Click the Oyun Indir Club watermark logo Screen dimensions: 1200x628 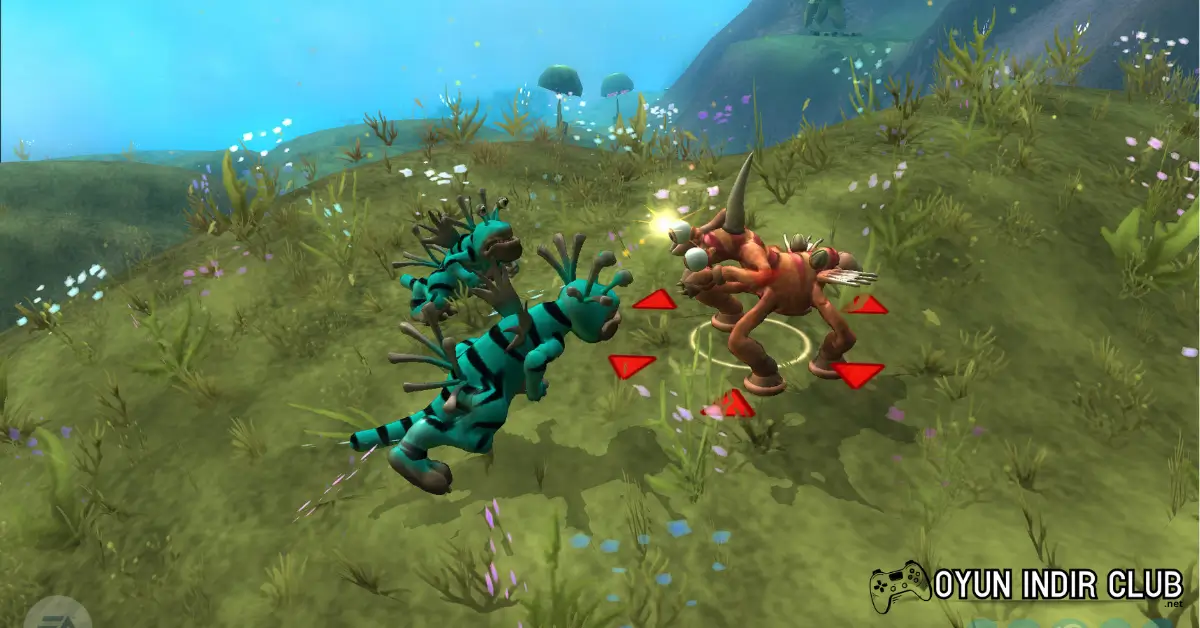coord(1027,586)
